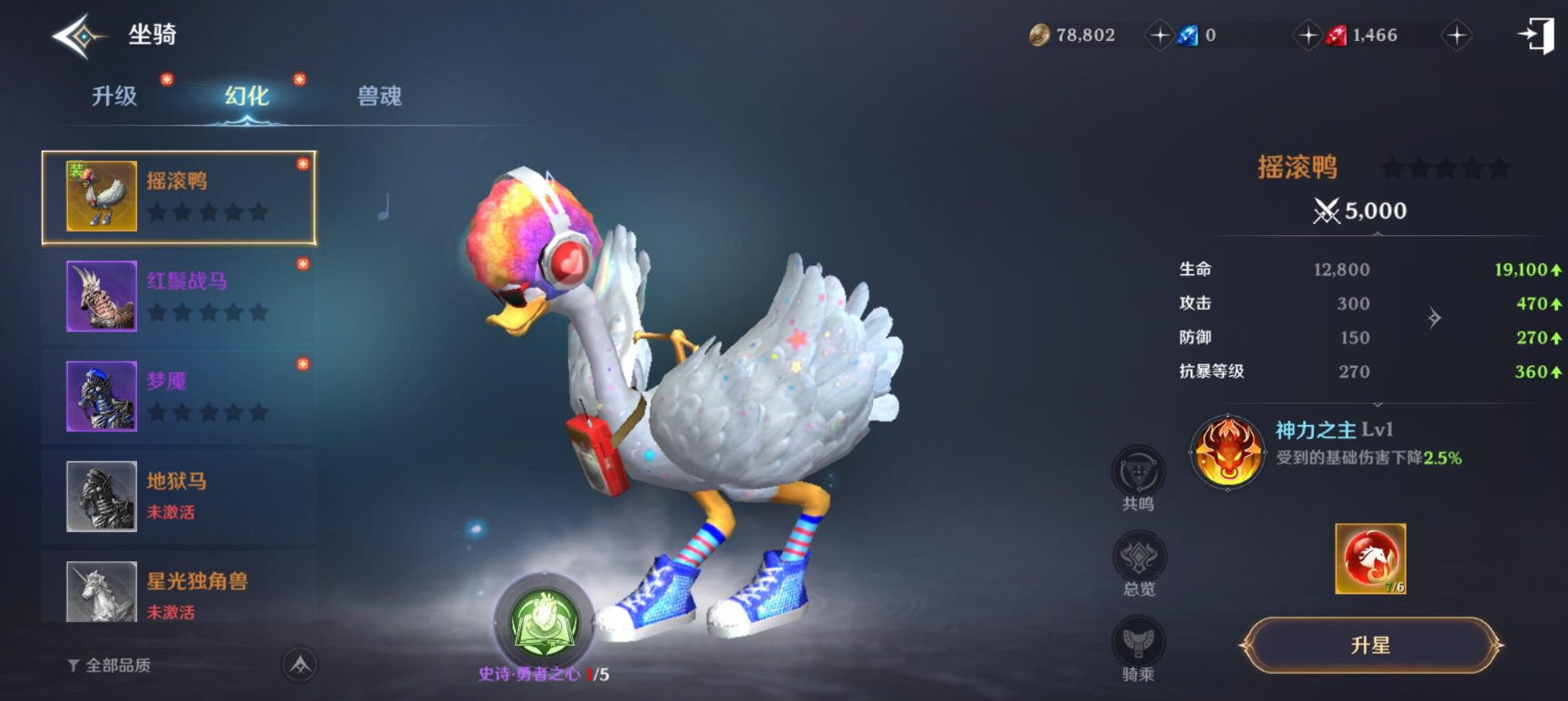Click the scroll-up arrow below the mount list

(299, 666)
